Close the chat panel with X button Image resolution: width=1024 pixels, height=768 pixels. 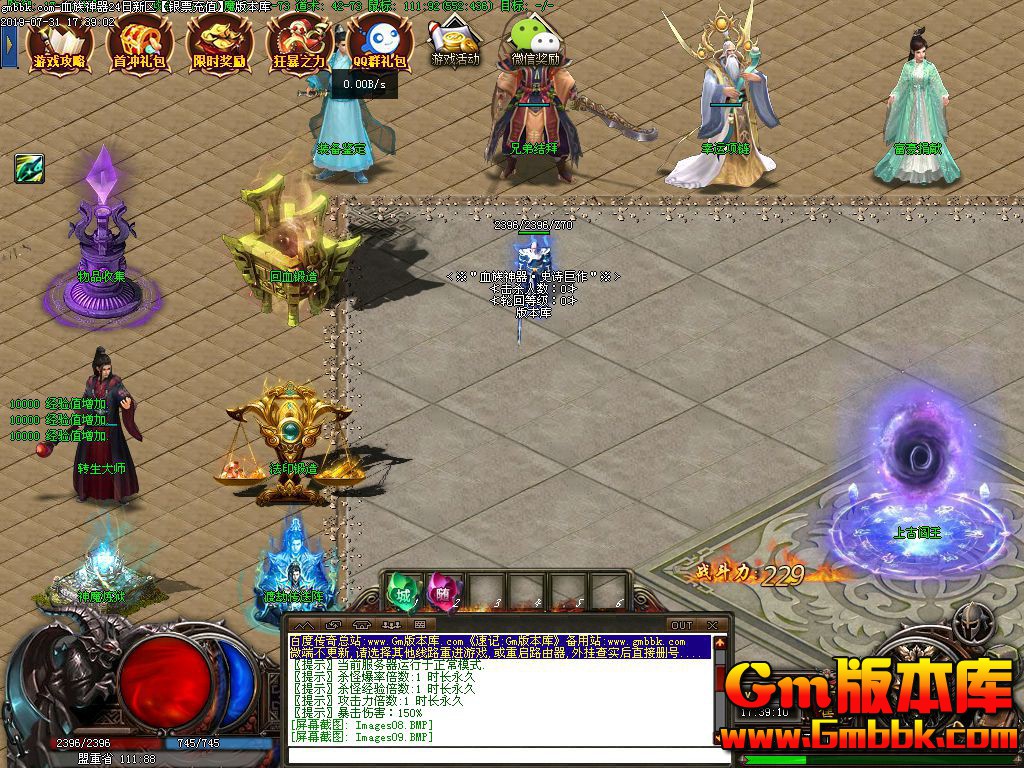point(712,626)
